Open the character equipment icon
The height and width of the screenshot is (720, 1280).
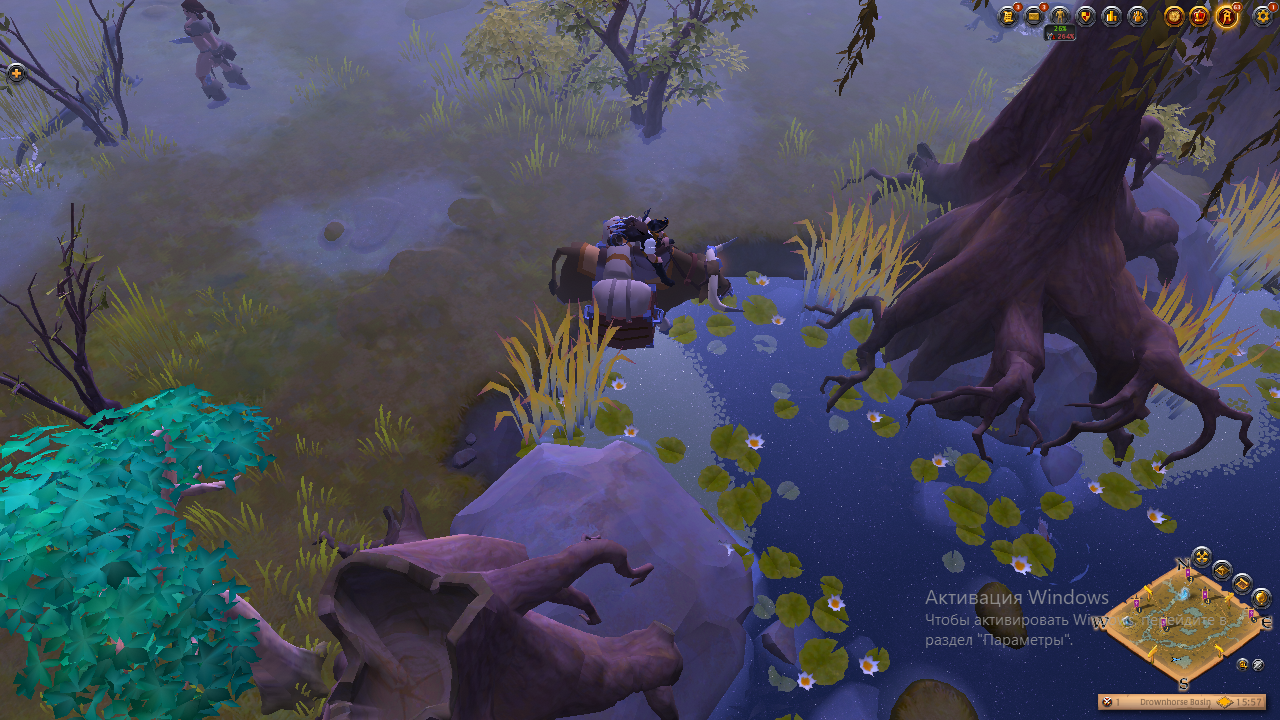(x=1060, y=16)
